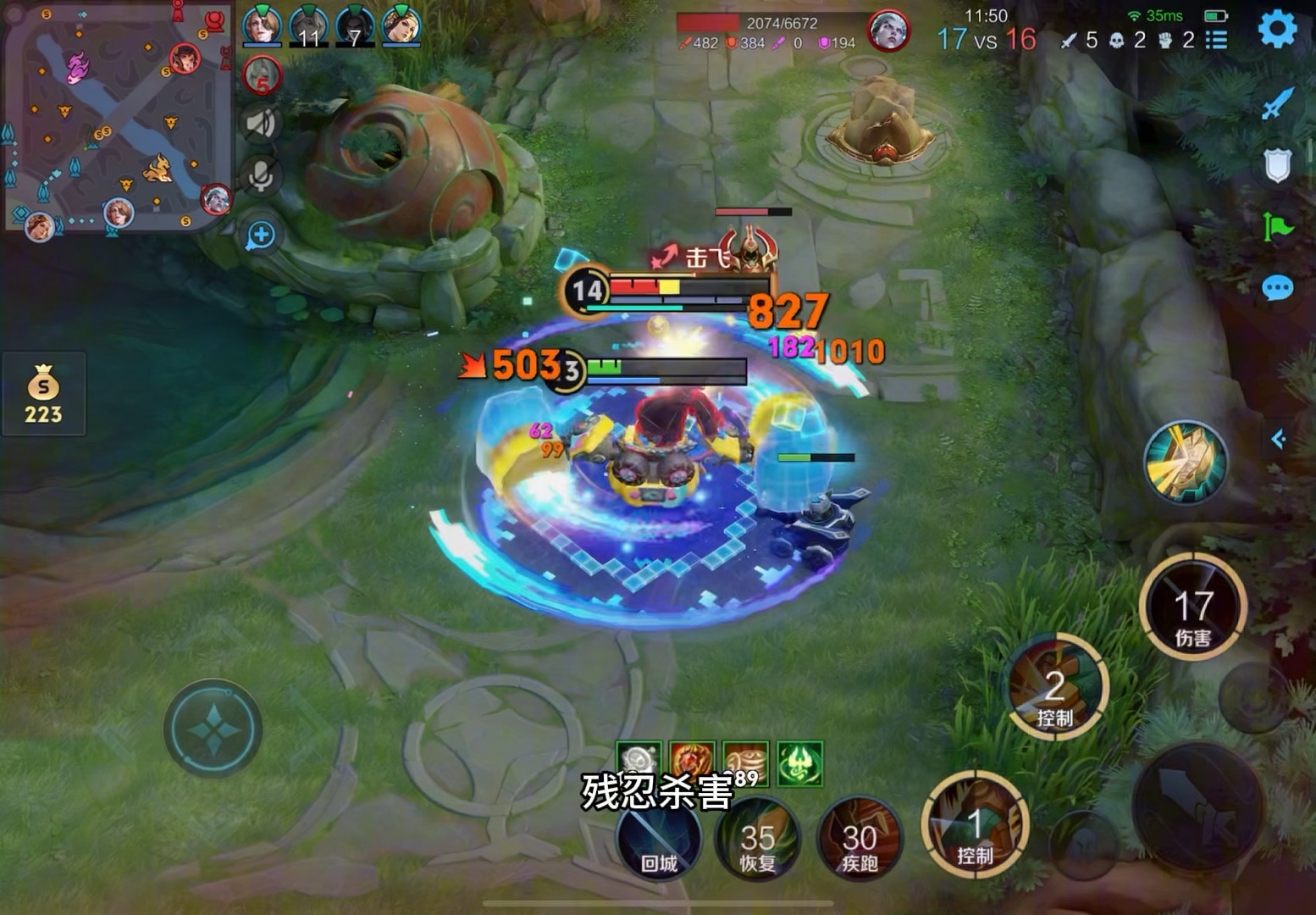Open the scoreboard list icon
1316x915 pixels.
pyautogui.click(x=1217, y=40)
